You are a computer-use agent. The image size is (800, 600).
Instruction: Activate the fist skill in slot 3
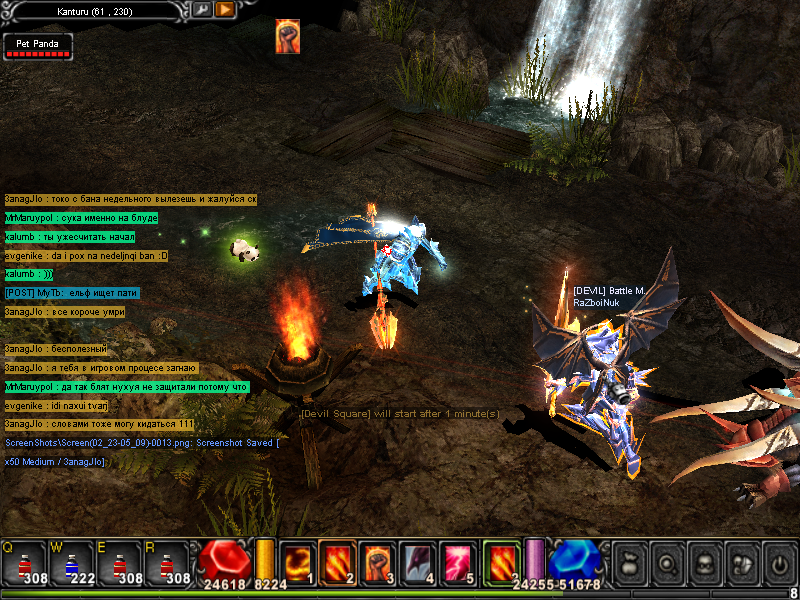[x=377, y=562]
